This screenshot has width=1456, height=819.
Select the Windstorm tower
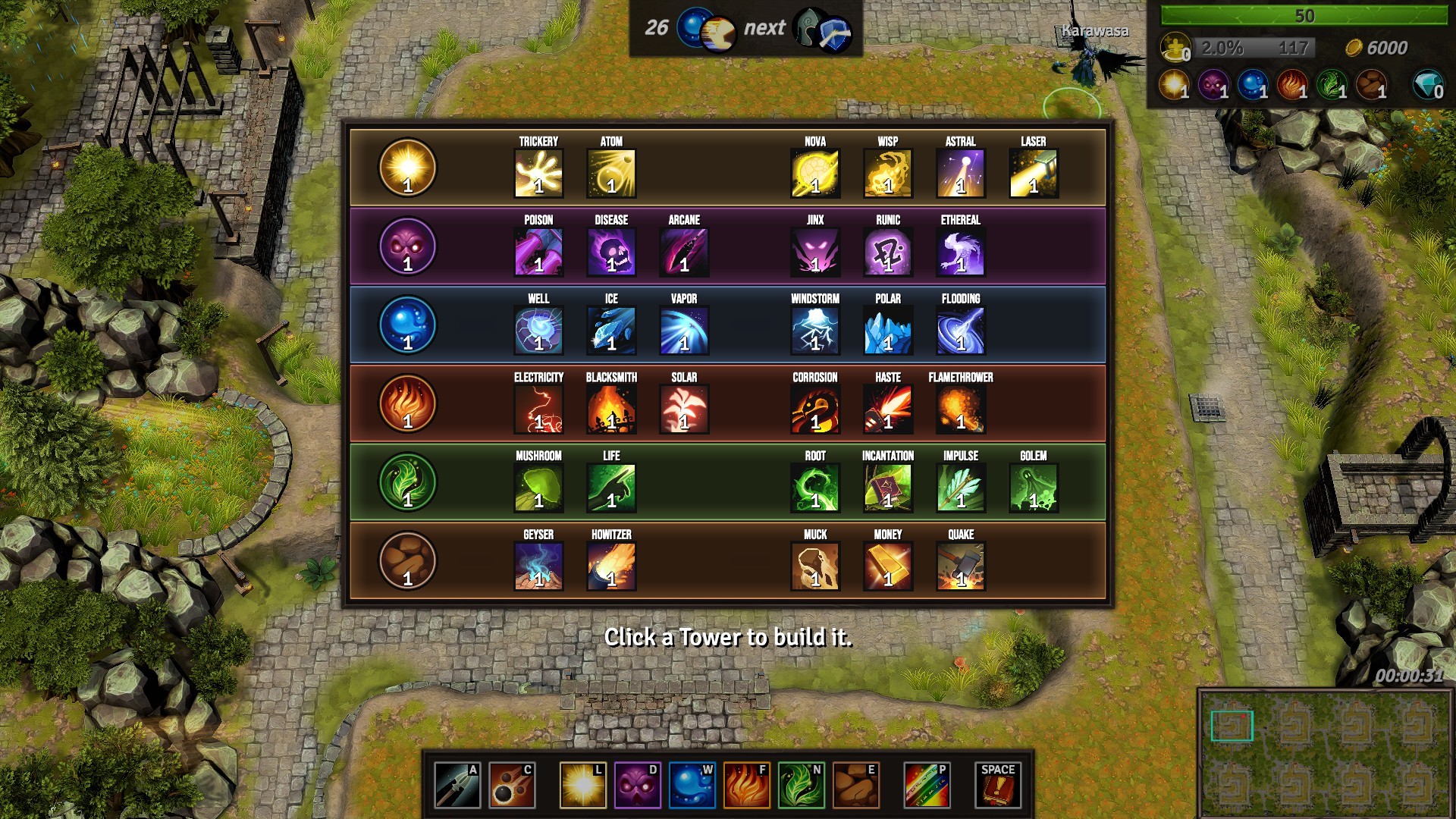click(814, 330)
